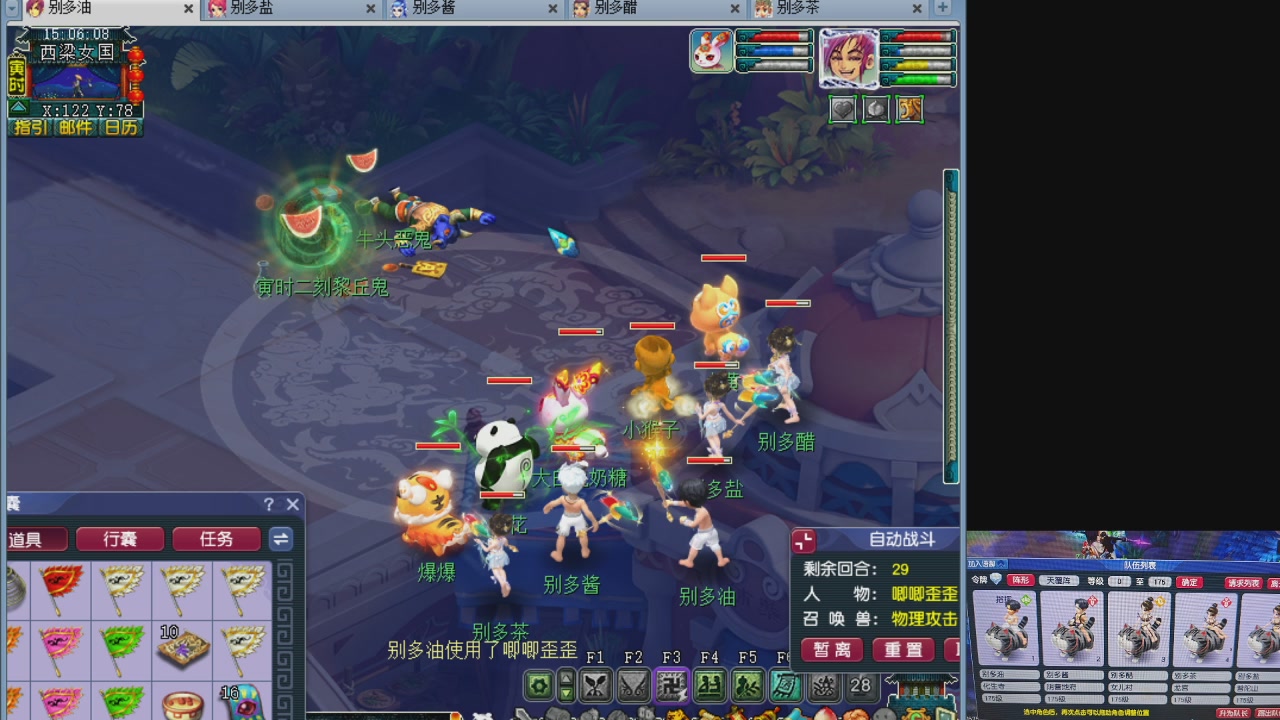1280x720 pixels.
Task: Switch to the 任务 tab in the inventory window
Action: click(215, 538)
